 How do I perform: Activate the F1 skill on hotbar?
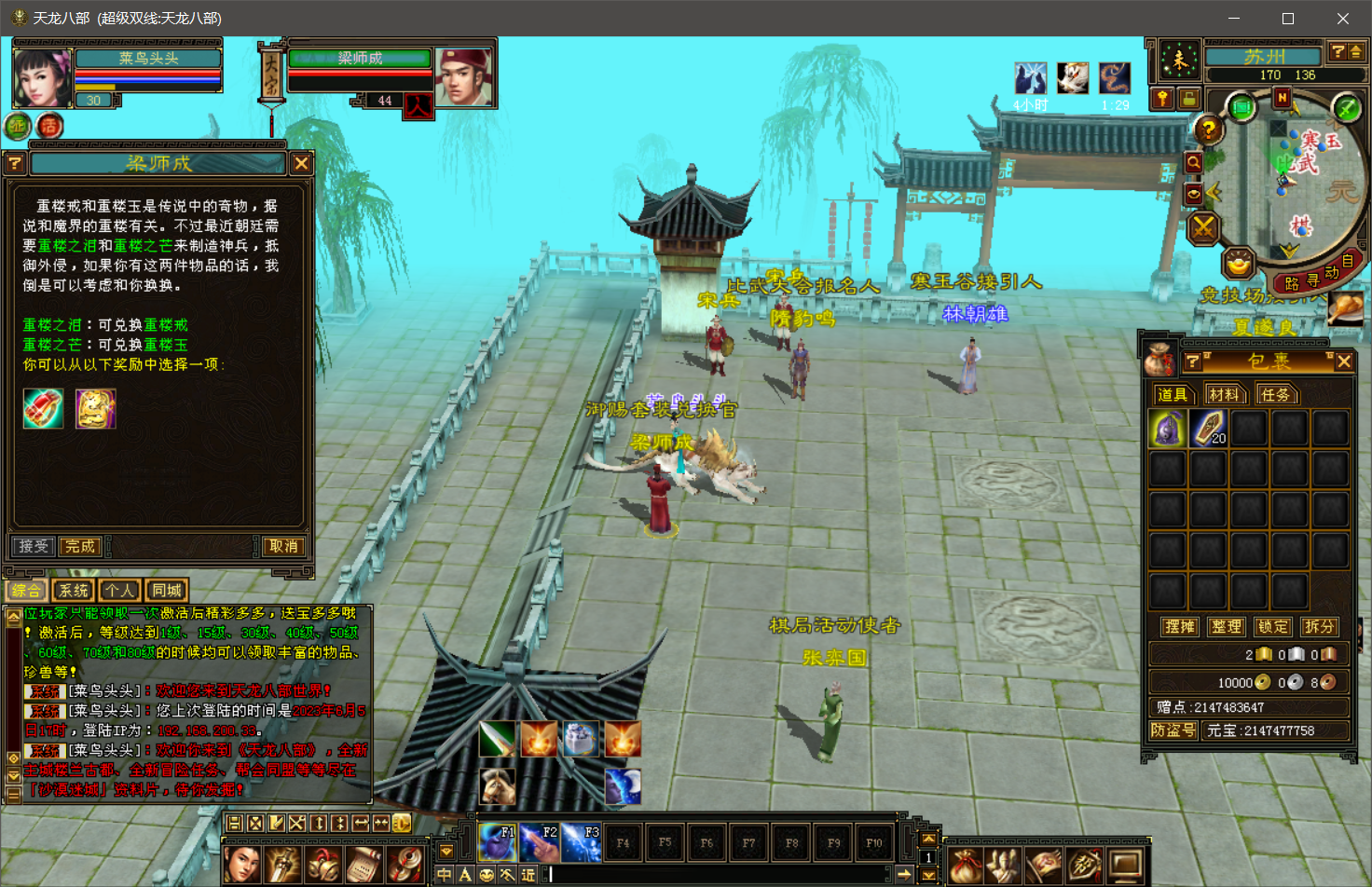point(497,842)
